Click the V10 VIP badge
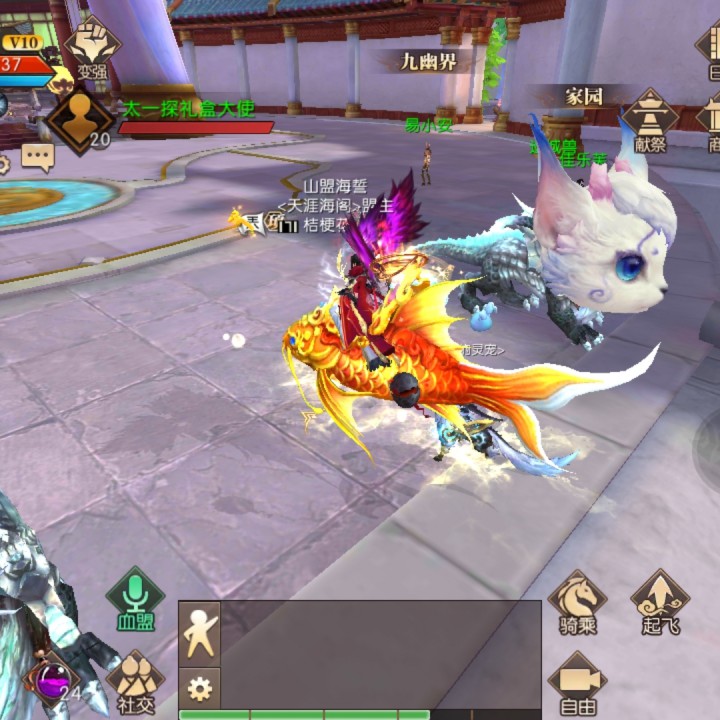The image size is (720, 720). pos(22,43)
